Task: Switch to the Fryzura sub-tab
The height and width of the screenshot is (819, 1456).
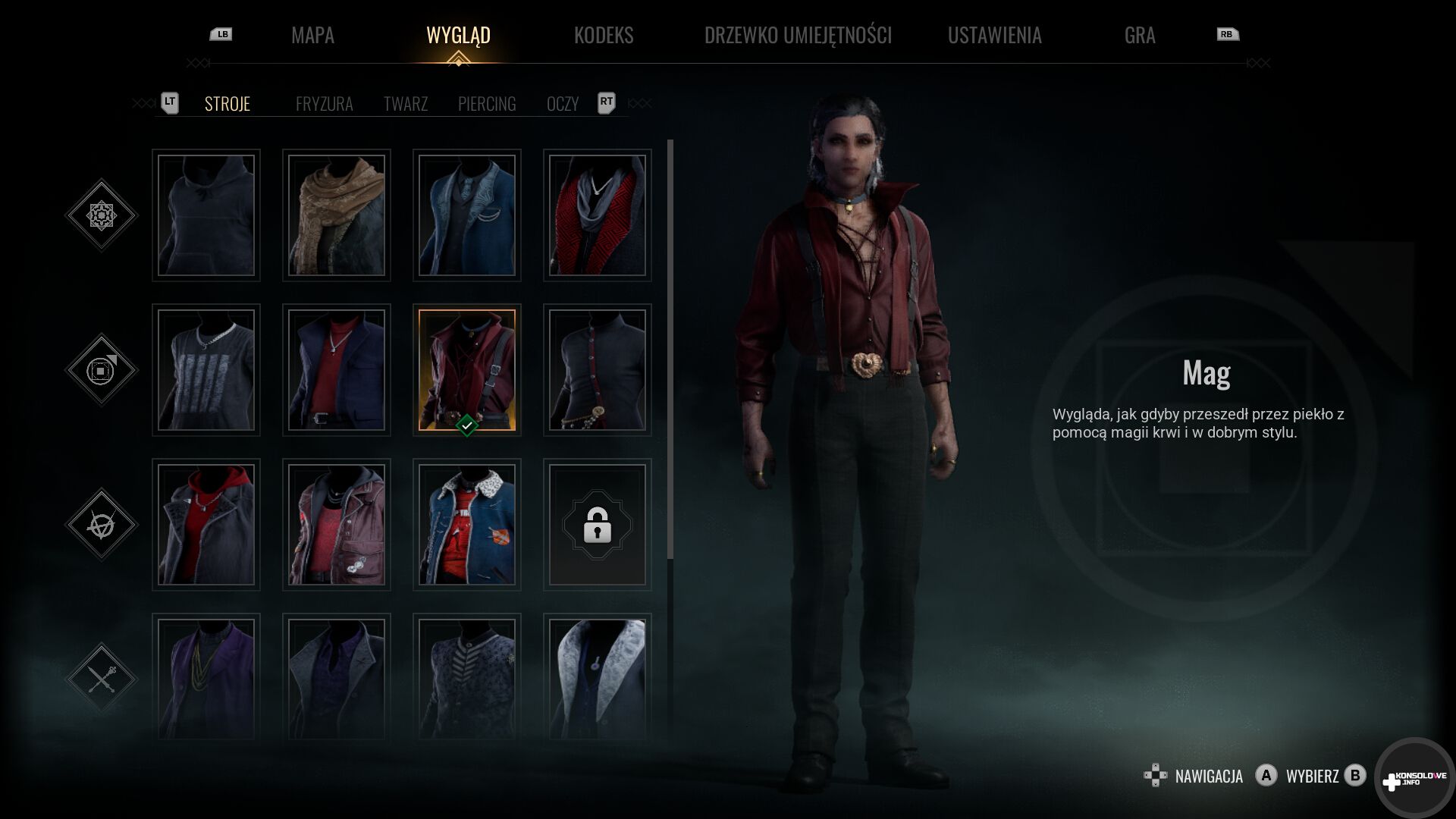Action: pyautogui.click(x=324, y=104)
